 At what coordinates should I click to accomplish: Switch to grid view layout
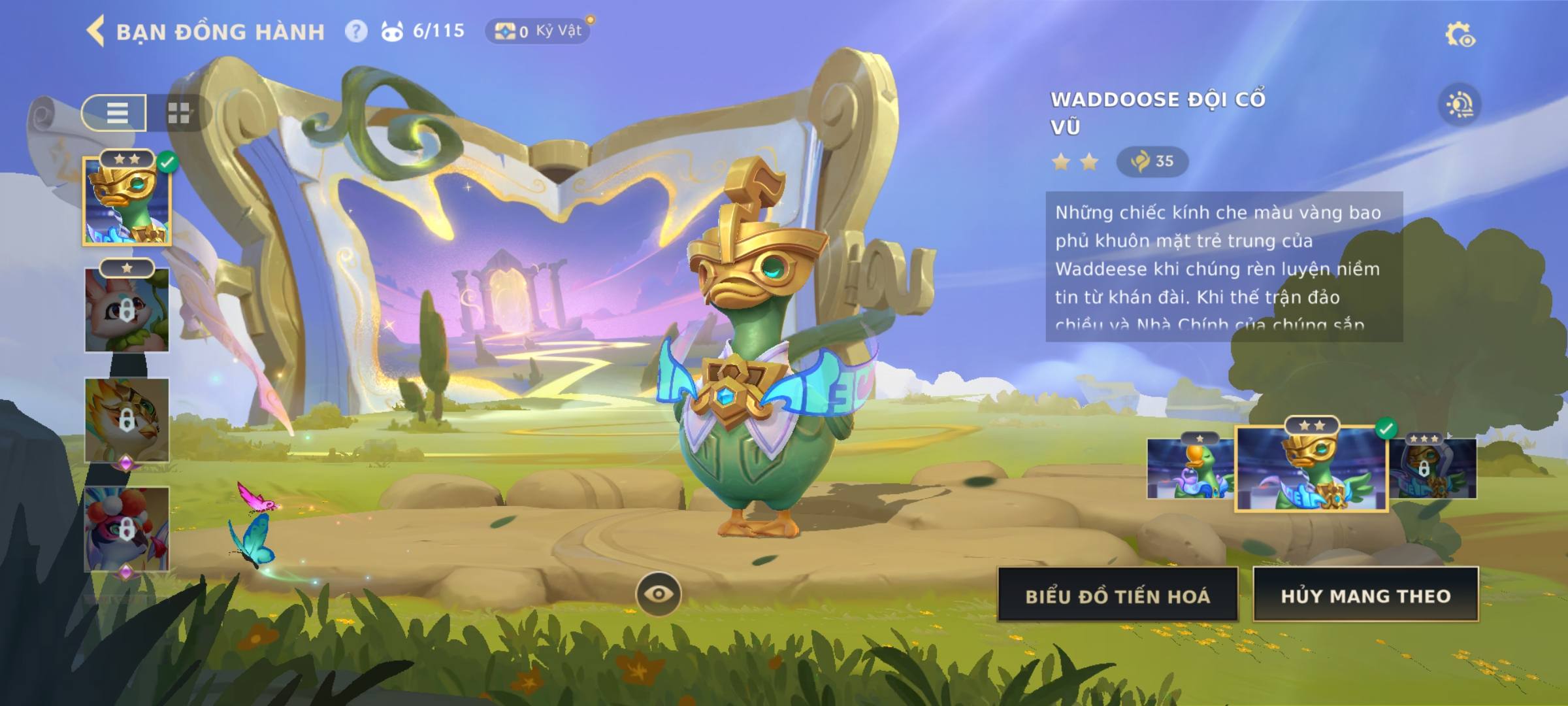pyautogui.click(x=178, y=112)
